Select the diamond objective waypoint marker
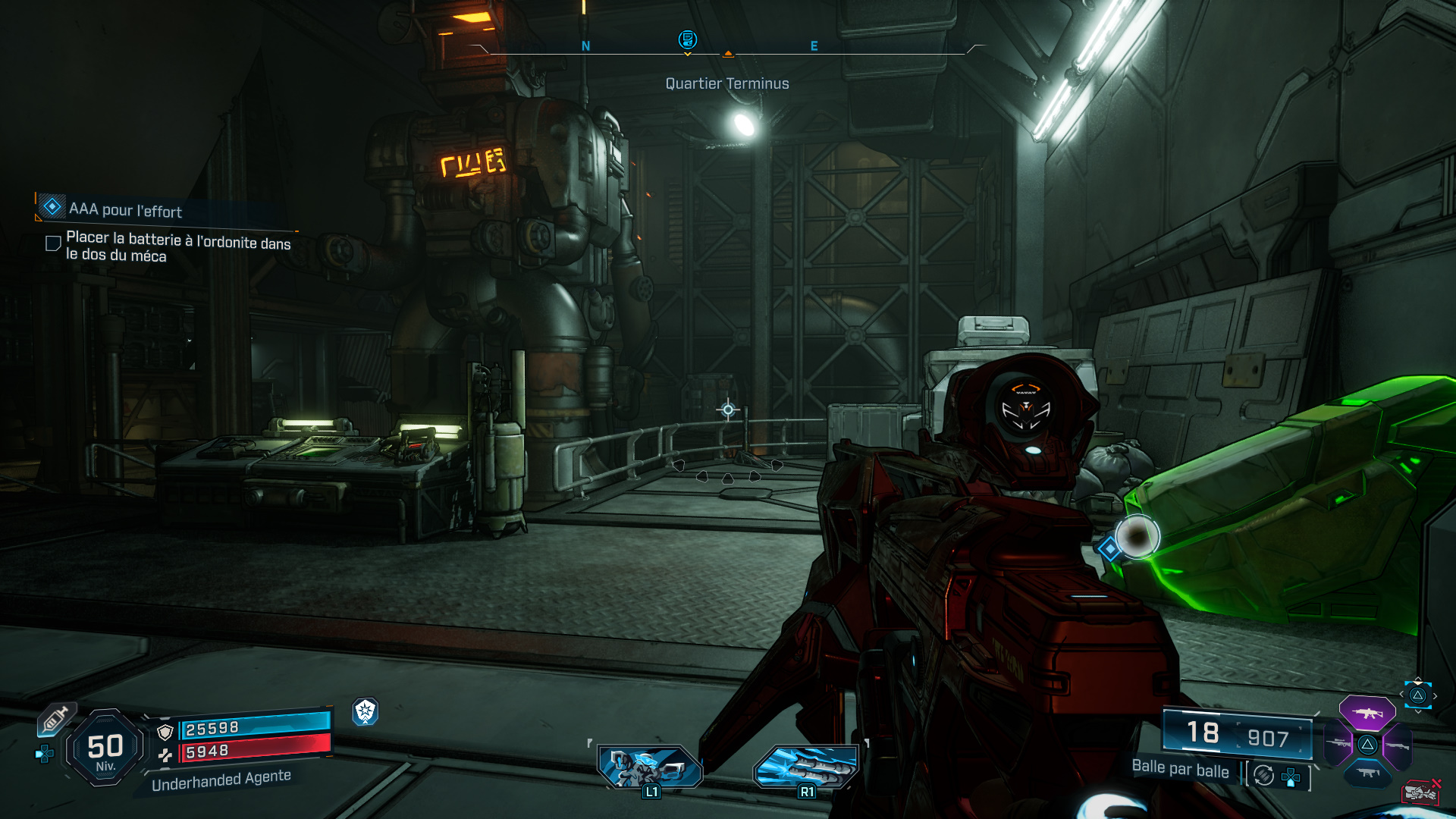1456x819 pixels. click(1109, 548)
